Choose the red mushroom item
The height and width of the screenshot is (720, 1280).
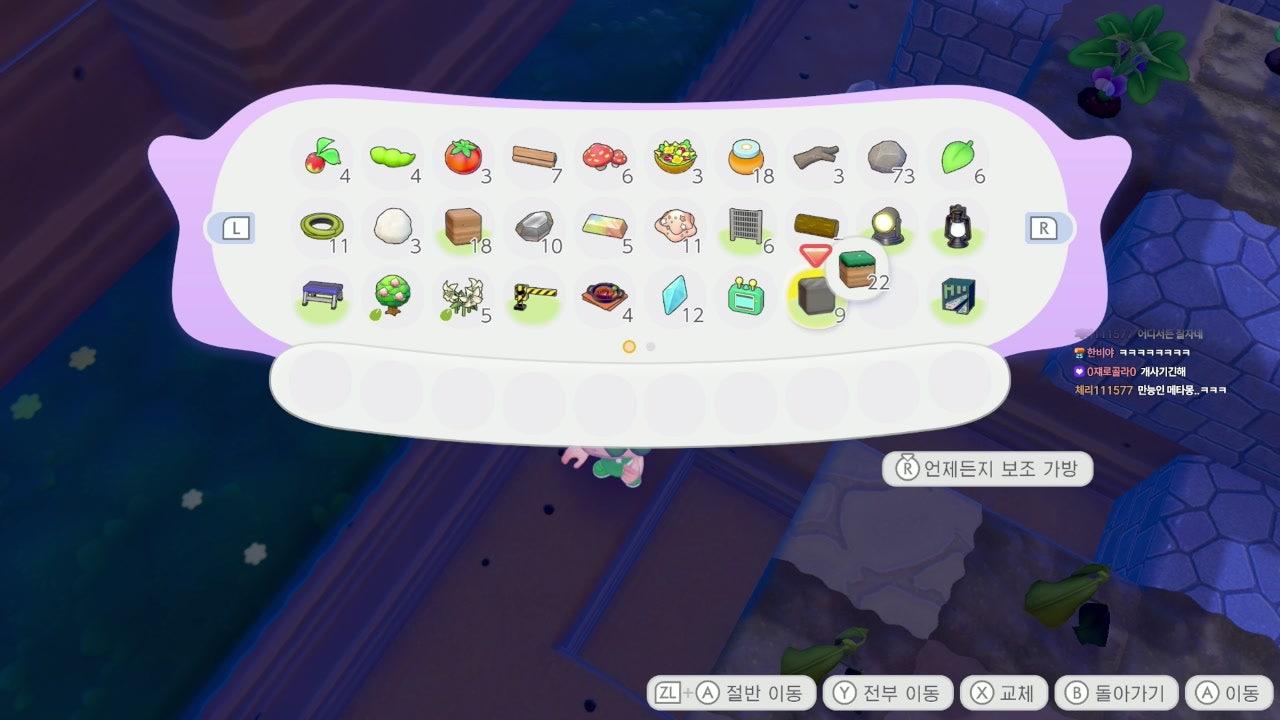pyautogui.click(x=603, y=157)
